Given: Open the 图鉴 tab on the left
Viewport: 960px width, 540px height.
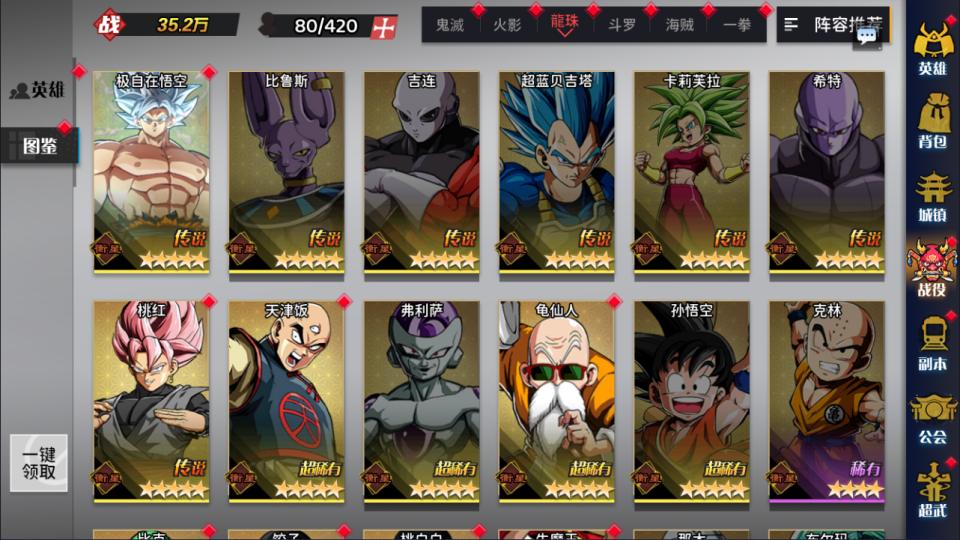Looking at the screenshot, I should coord(40,147).
